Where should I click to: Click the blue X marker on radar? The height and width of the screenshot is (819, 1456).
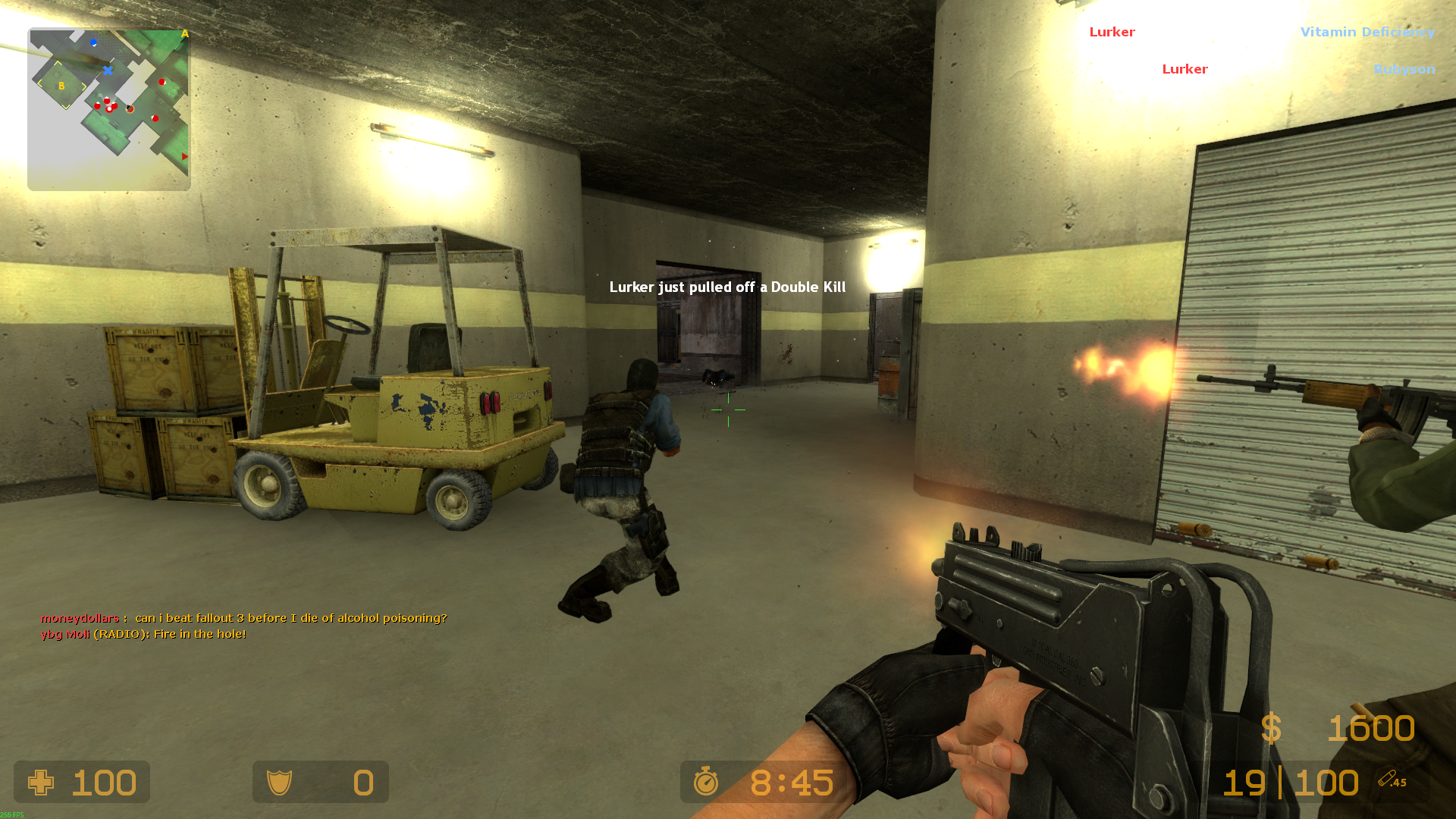tap(108, 71)
